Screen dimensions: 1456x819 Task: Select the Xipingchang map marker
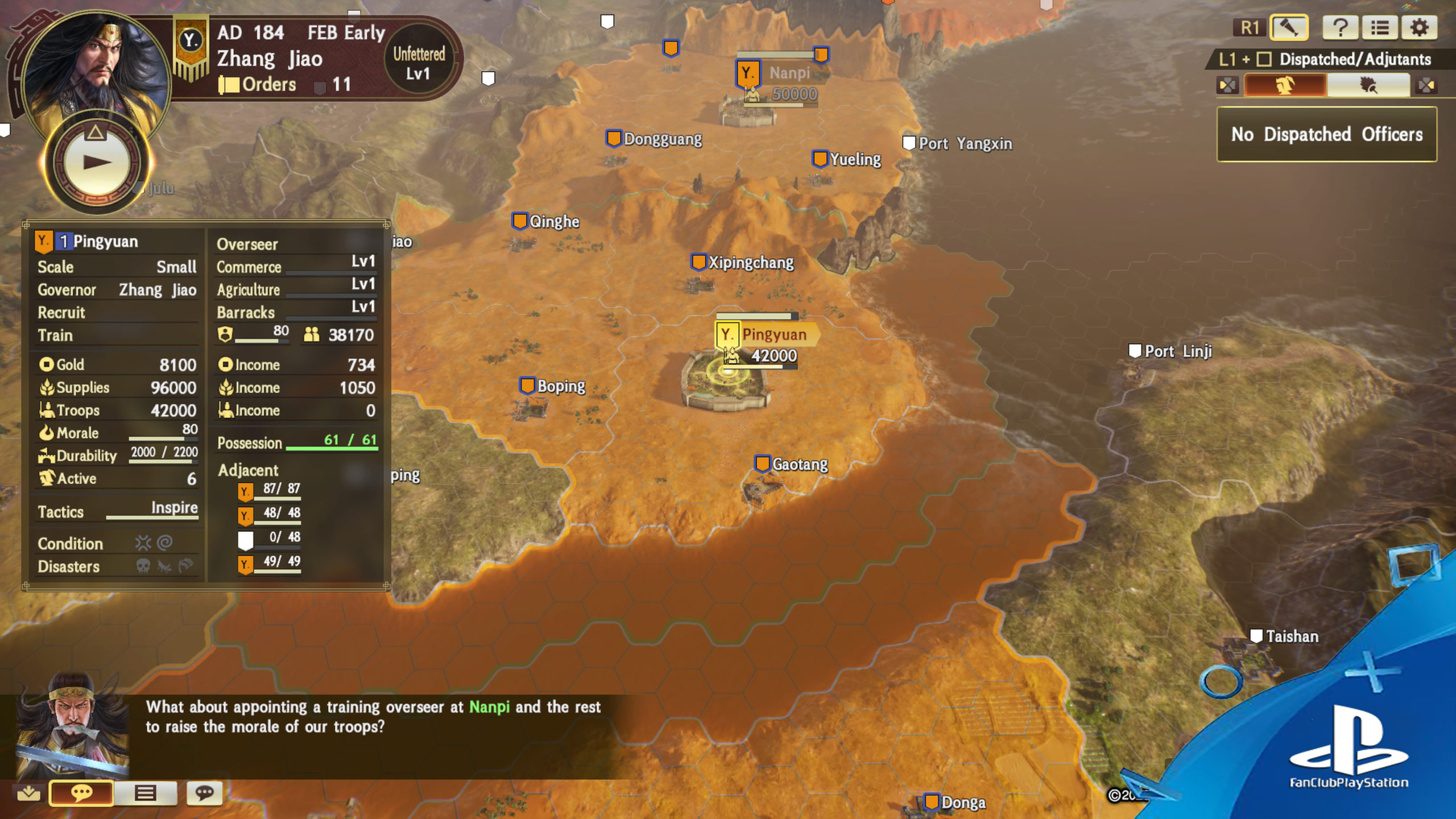coord(698,262)
